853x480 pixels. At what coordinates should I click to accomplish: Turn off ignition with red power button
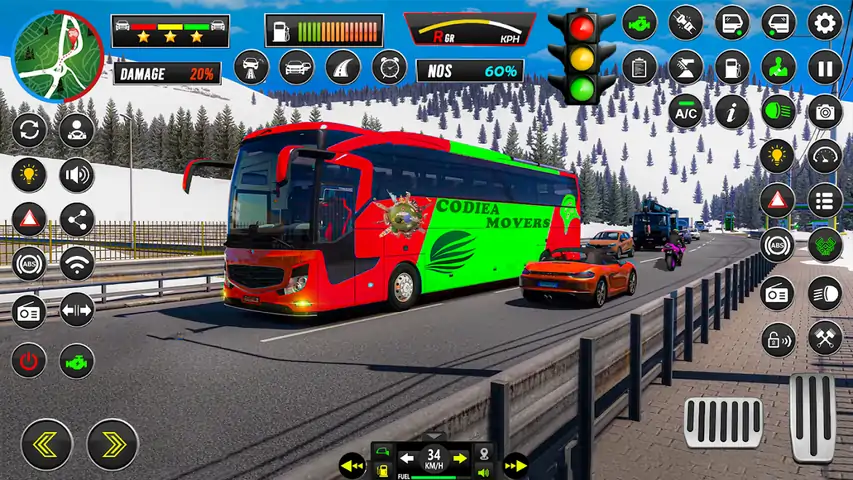29,359
